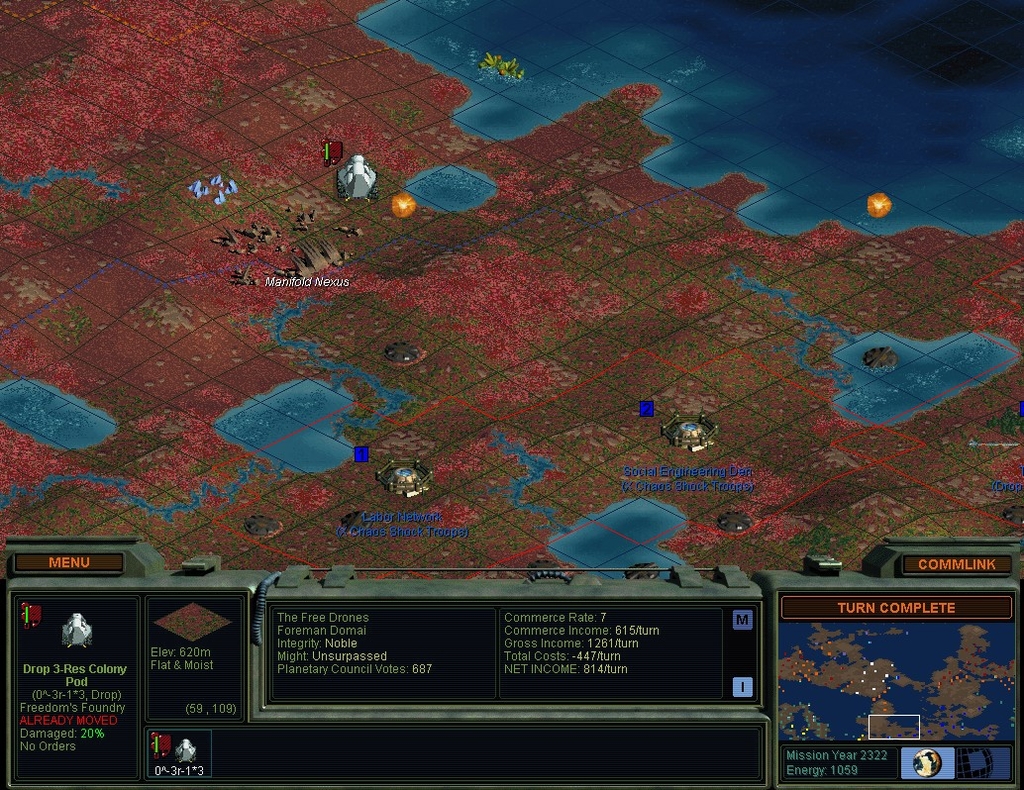Show the map grid view
The image size is (1024, 790).
977,763
